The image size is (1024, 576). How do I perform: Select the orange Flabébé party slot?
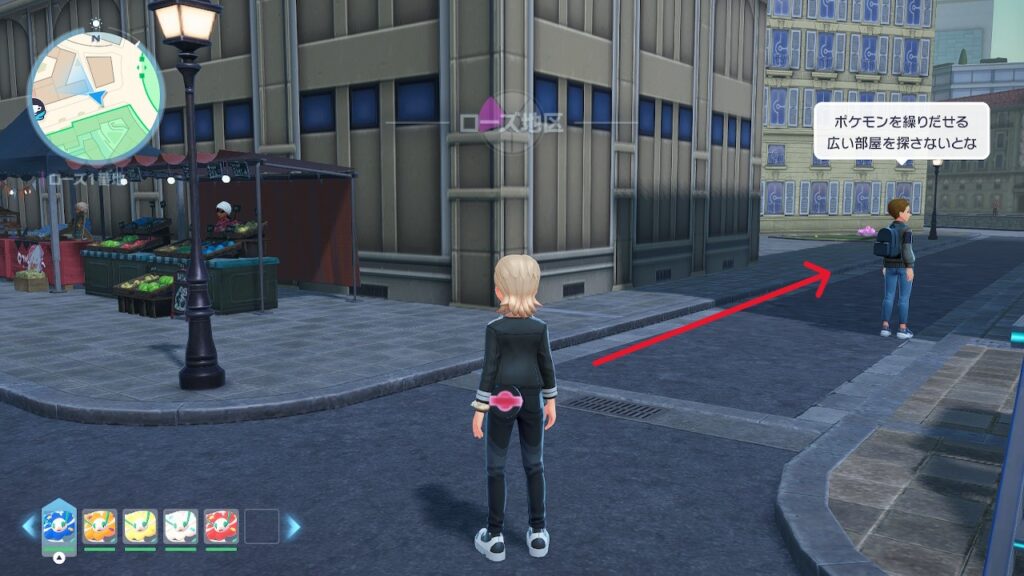click(x=100, y=526)
